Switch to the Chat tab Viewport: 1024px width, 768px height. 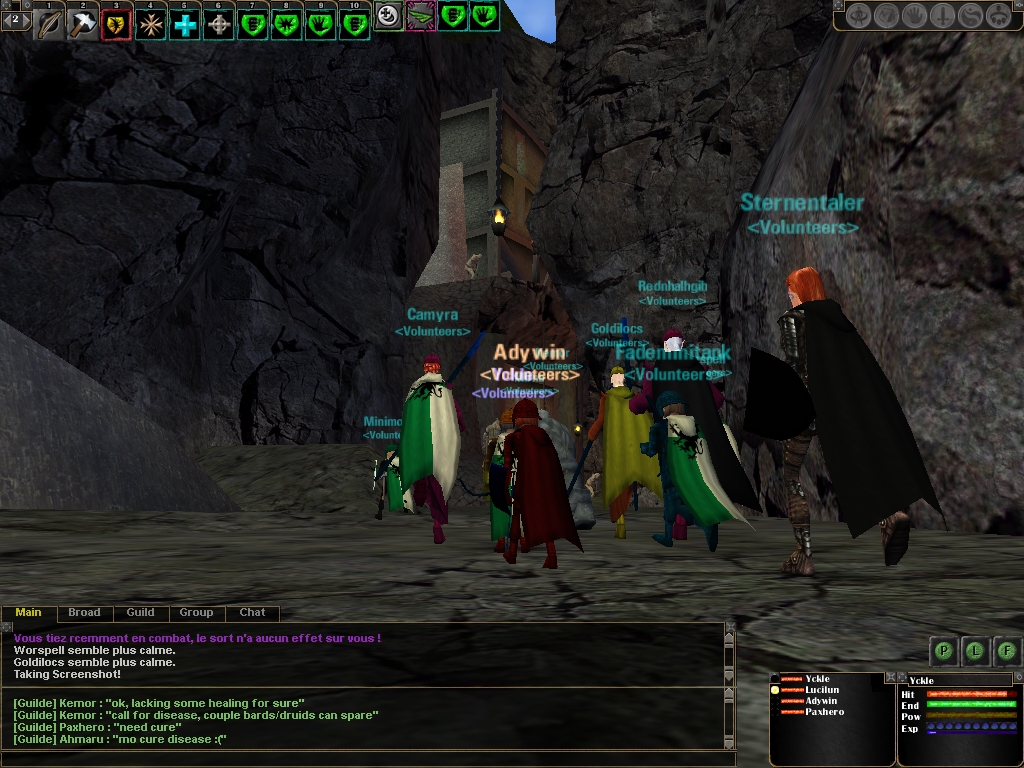coord(252,612)
